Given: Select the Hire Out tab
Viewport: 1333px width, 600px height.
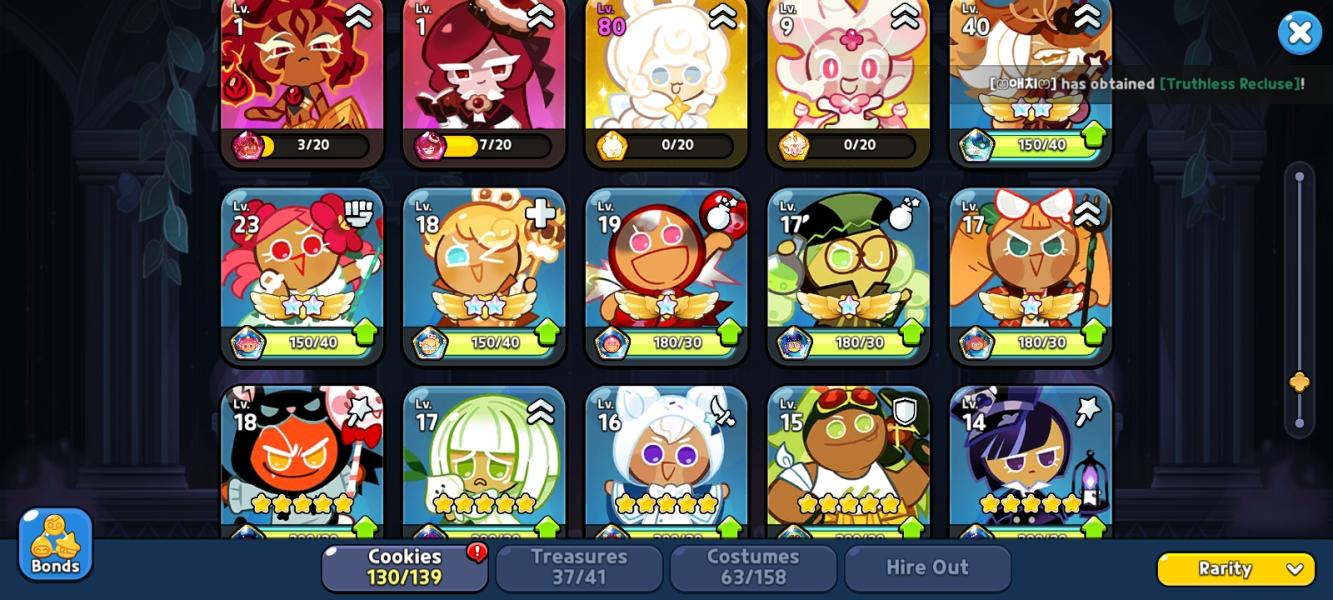Looking at the screenshot, I should [x=927, y=567].
